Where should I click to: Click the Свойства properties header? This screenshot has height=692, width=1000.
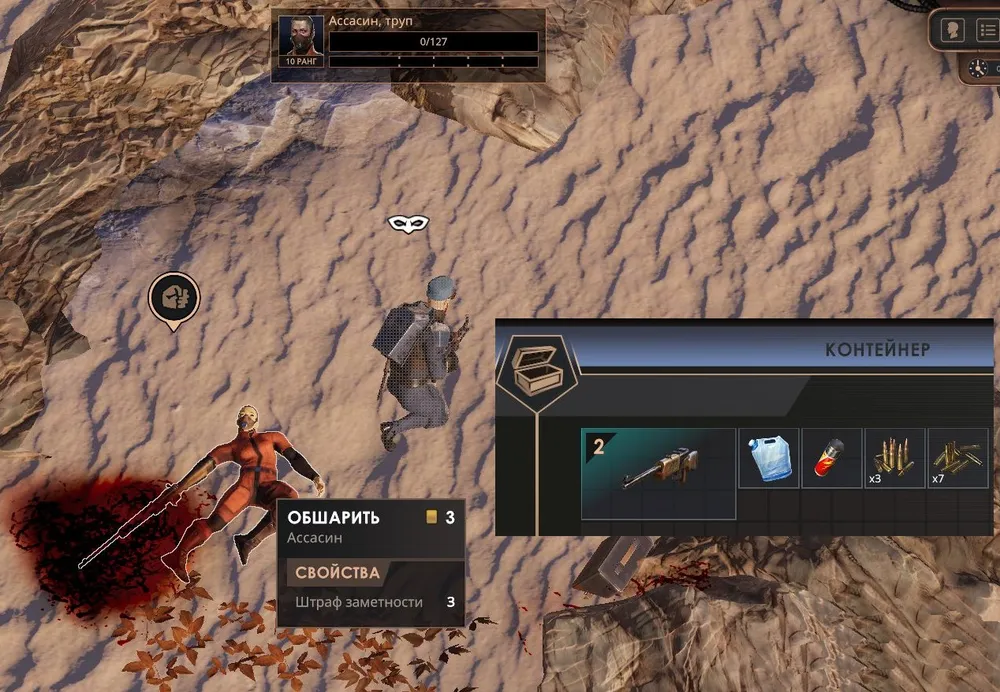coord(337,573)
